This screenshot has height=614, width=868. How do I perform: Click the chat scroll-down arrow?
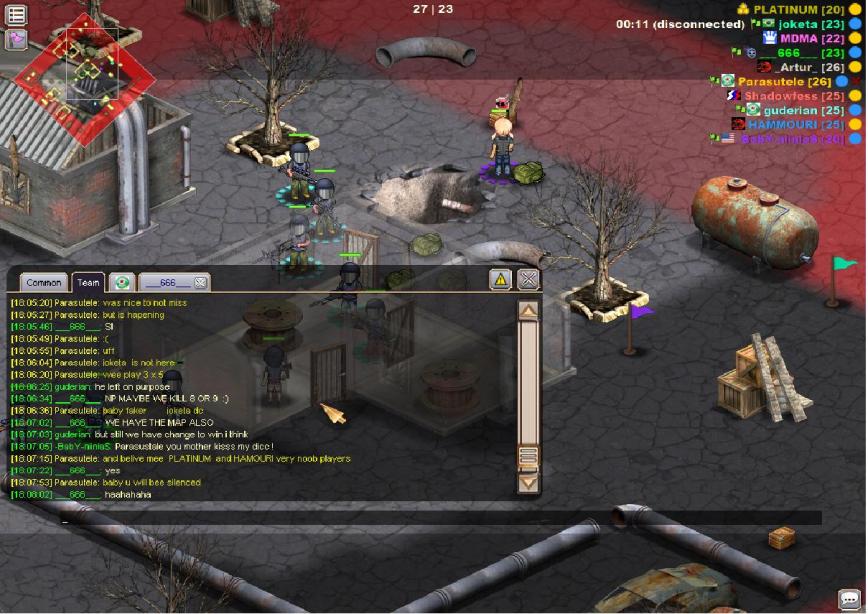[x=528, y=483]
